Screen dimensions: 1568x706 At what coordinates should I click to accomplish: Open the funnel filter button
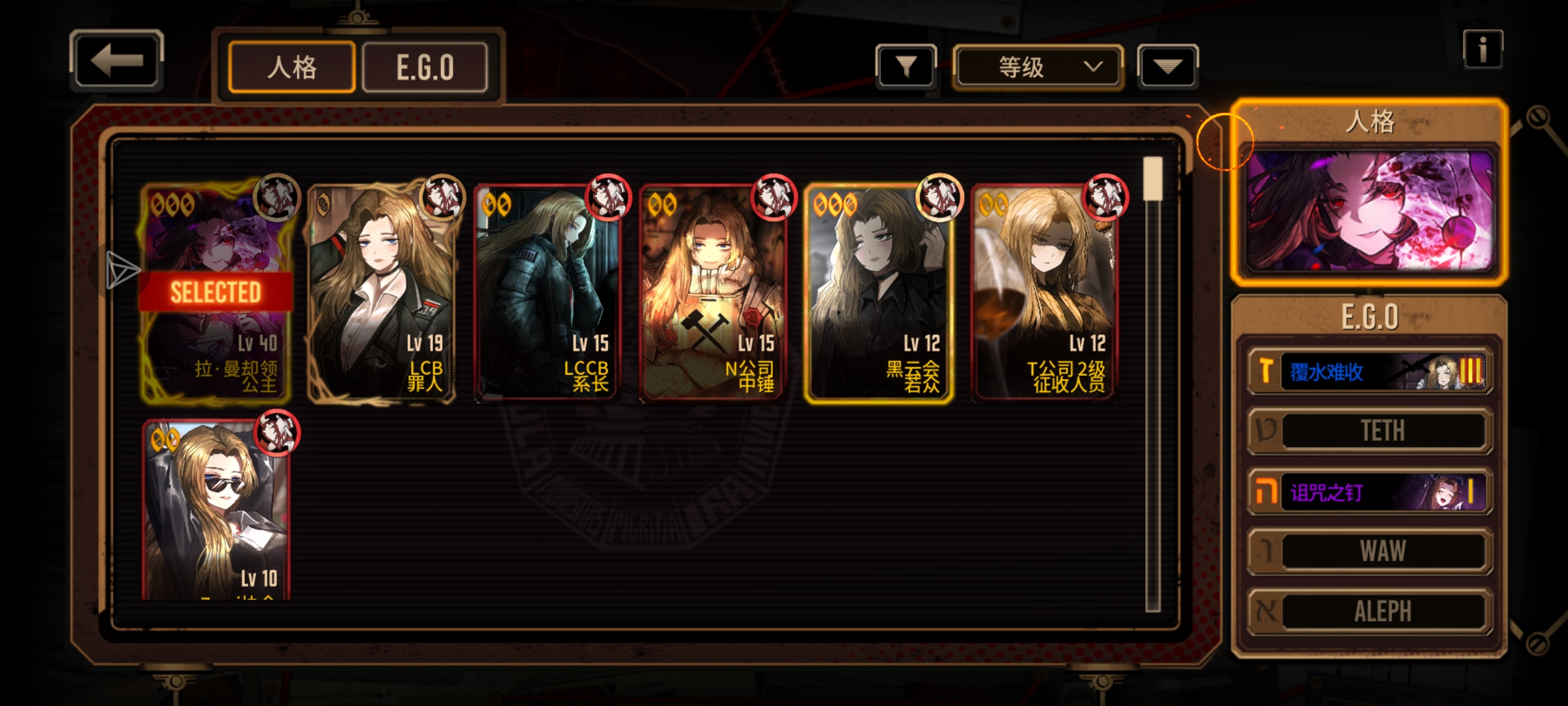[x=906, y=67]
